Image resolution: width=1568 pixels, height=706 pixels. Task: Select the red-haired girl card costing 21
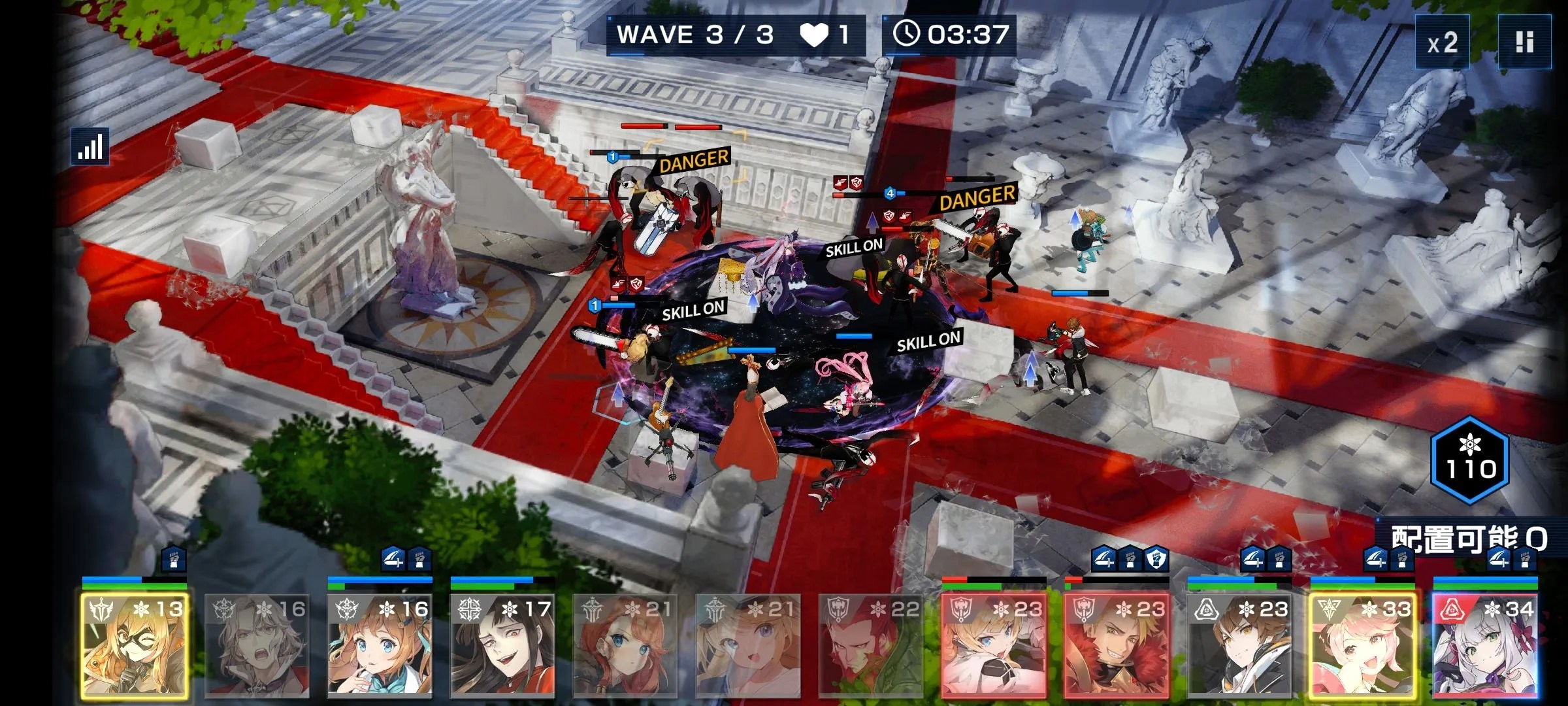point(625,646)
